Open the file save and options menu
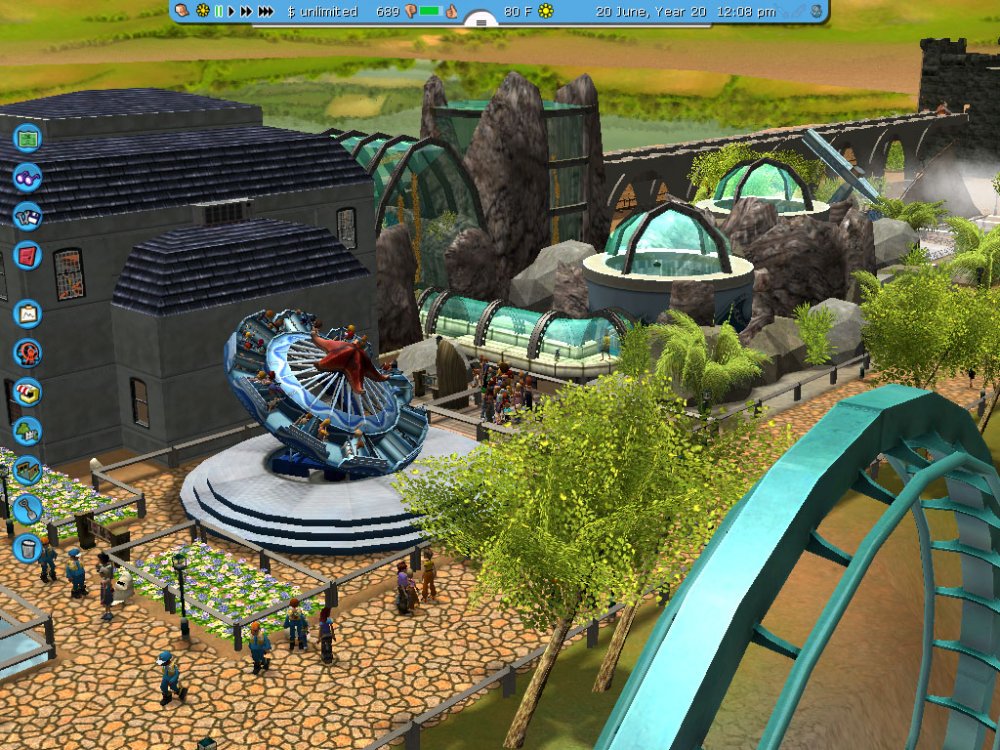Viewport: 1000px width, 750px height. [x=27, y=216]
